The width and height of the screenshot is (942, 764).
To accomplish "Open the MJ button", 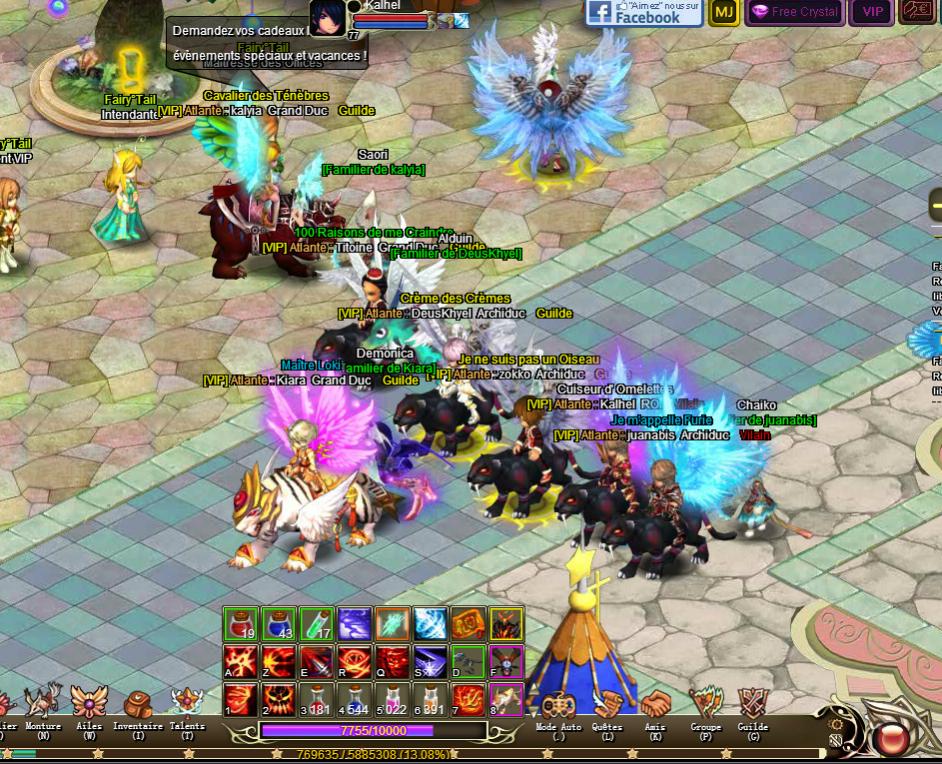I will pos(723,12).
